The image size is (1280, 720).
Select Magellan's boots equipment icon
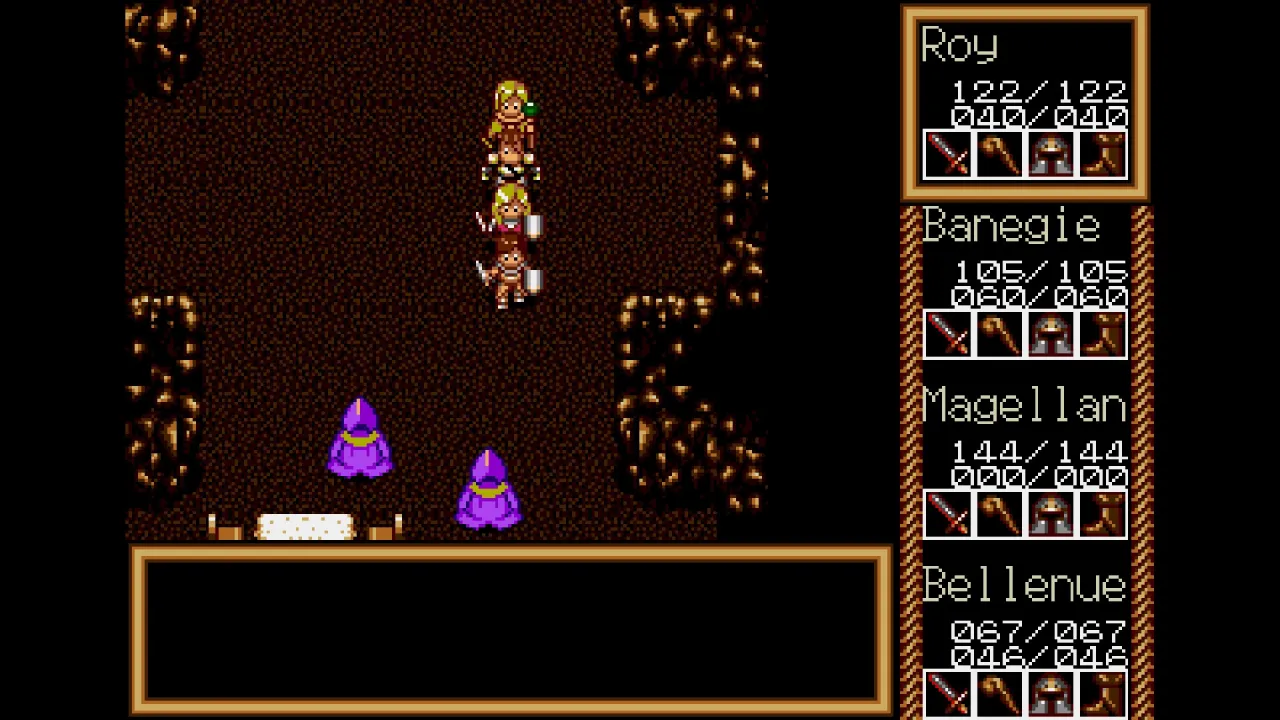click(x=1103, y=513)
